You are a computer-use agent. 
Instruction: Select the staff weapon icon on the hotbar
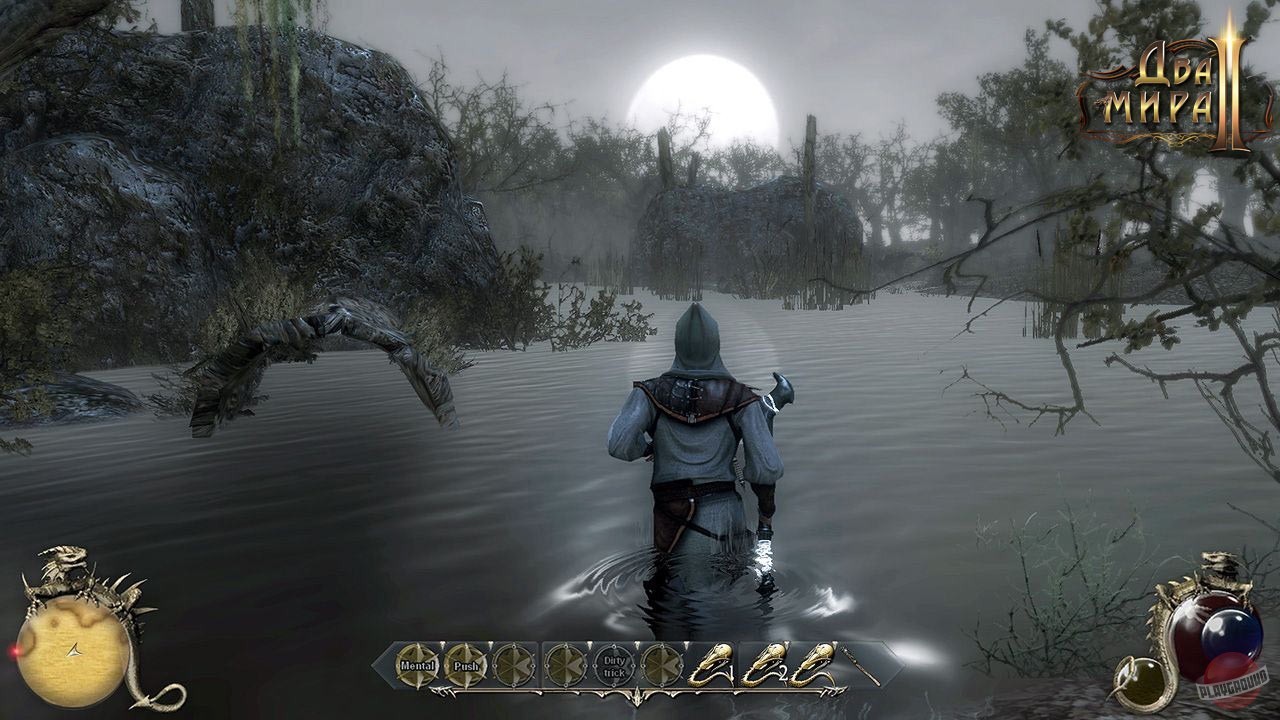click(862, 664)
